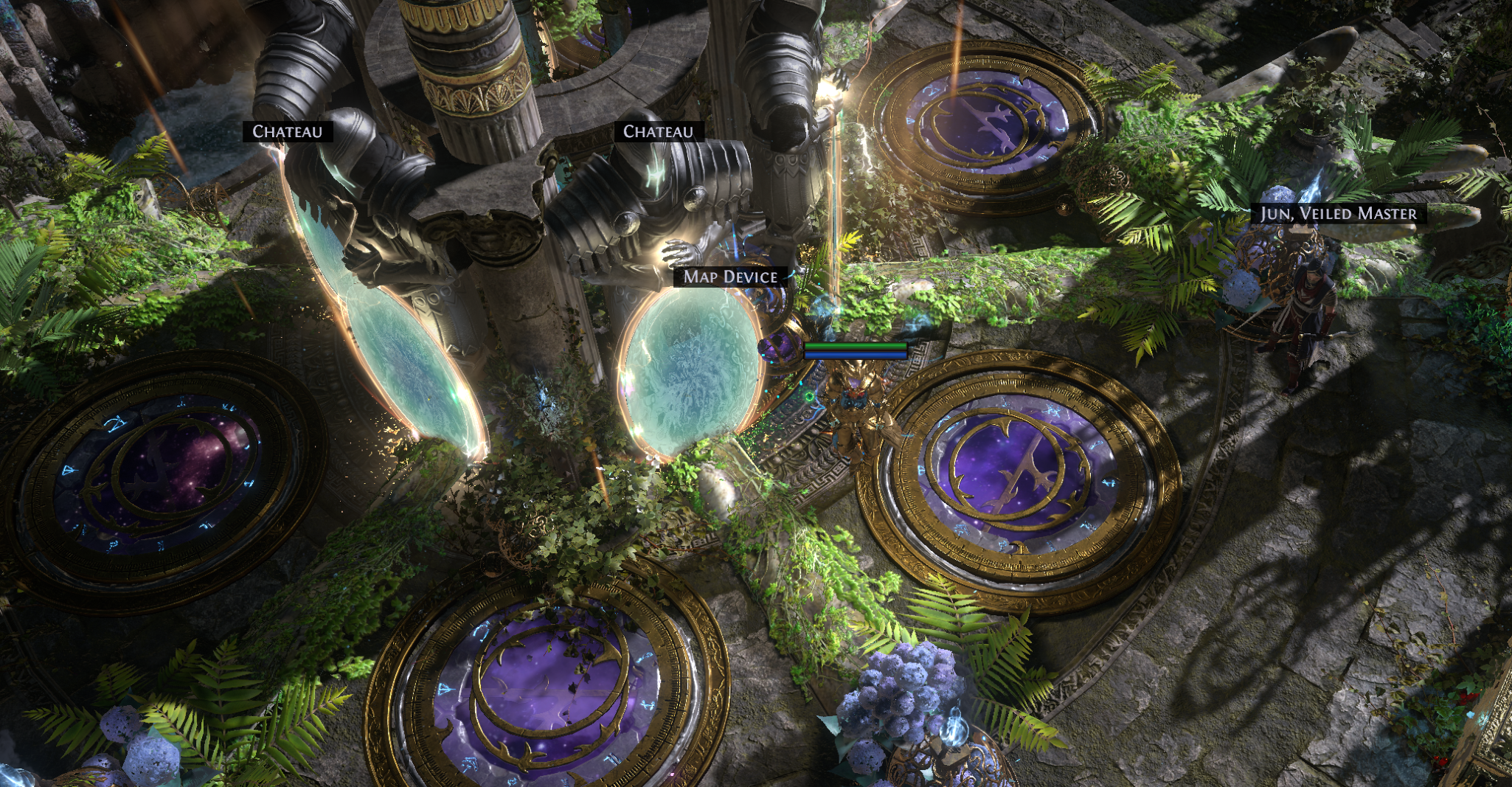The height and width of the screenshot is (787, 1512).
Task: Select the Jun, Veiled Master nameplate
Action: coord(1338,214)
